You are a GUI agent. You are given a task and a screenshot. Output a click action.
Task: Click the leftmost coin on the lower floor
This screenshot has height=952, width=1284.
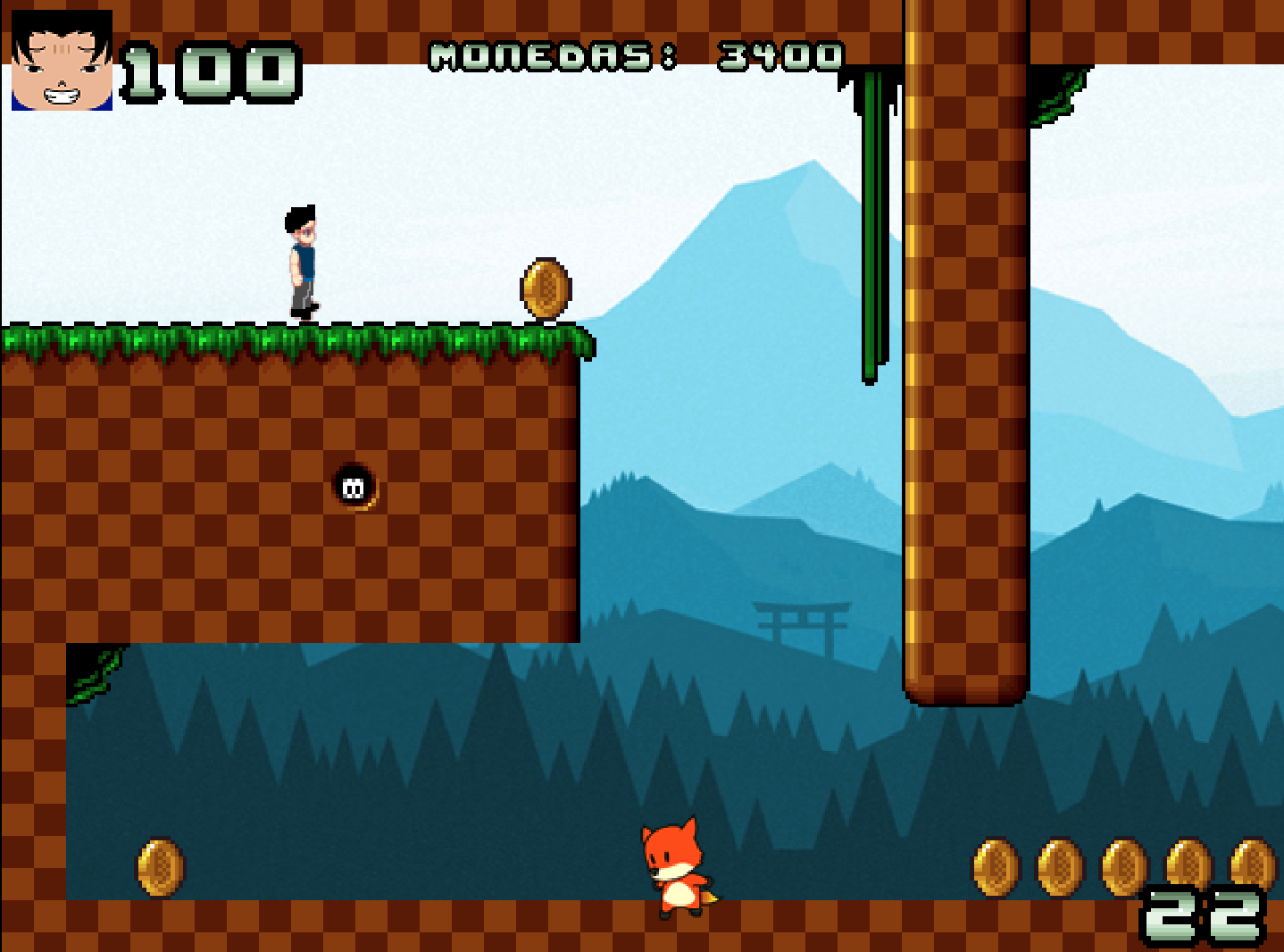click(159, 869)
